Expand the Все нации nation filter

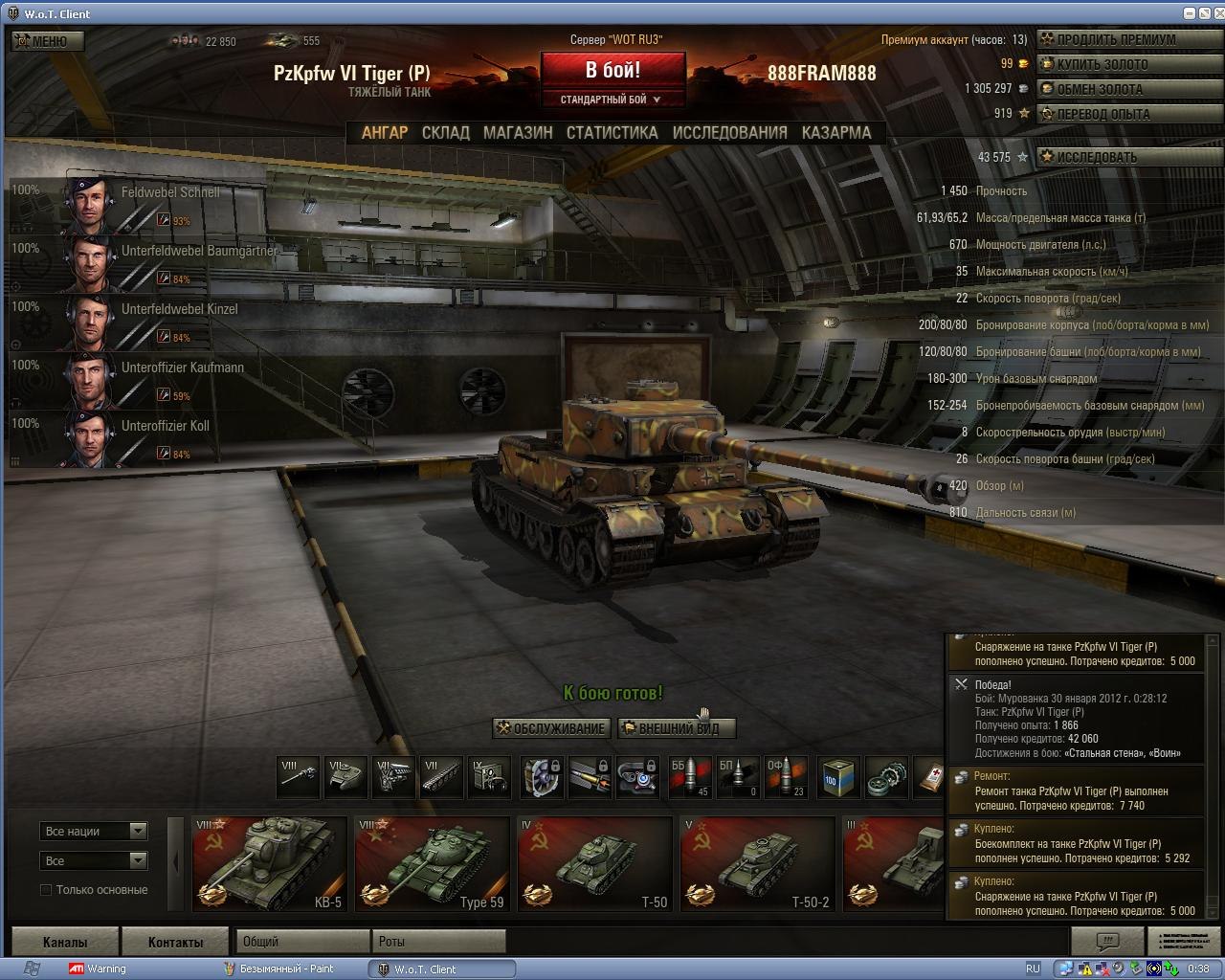click(93, 831)
